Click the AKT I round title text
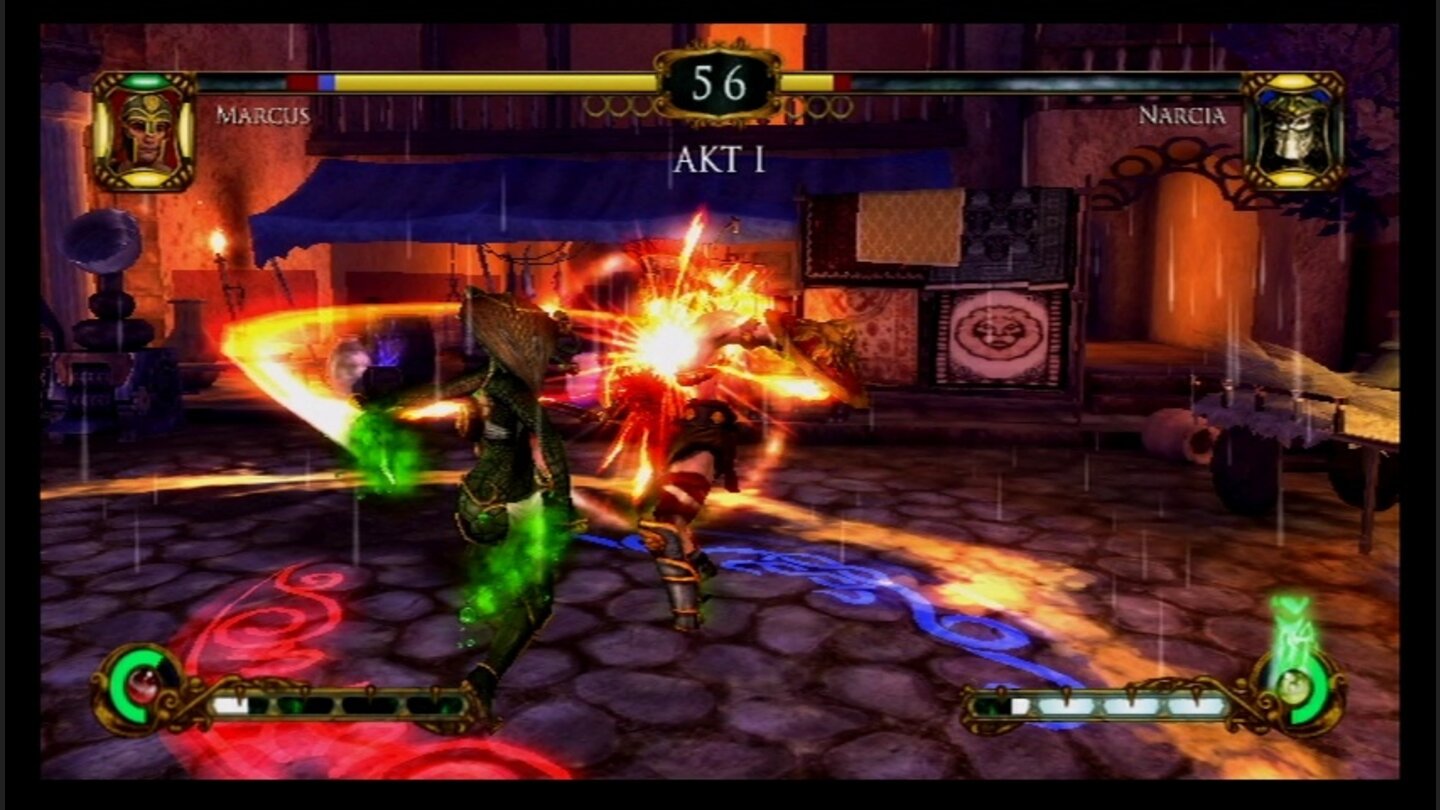The width and height of the screenshot is (1440, 810). [x=718, y=160]
